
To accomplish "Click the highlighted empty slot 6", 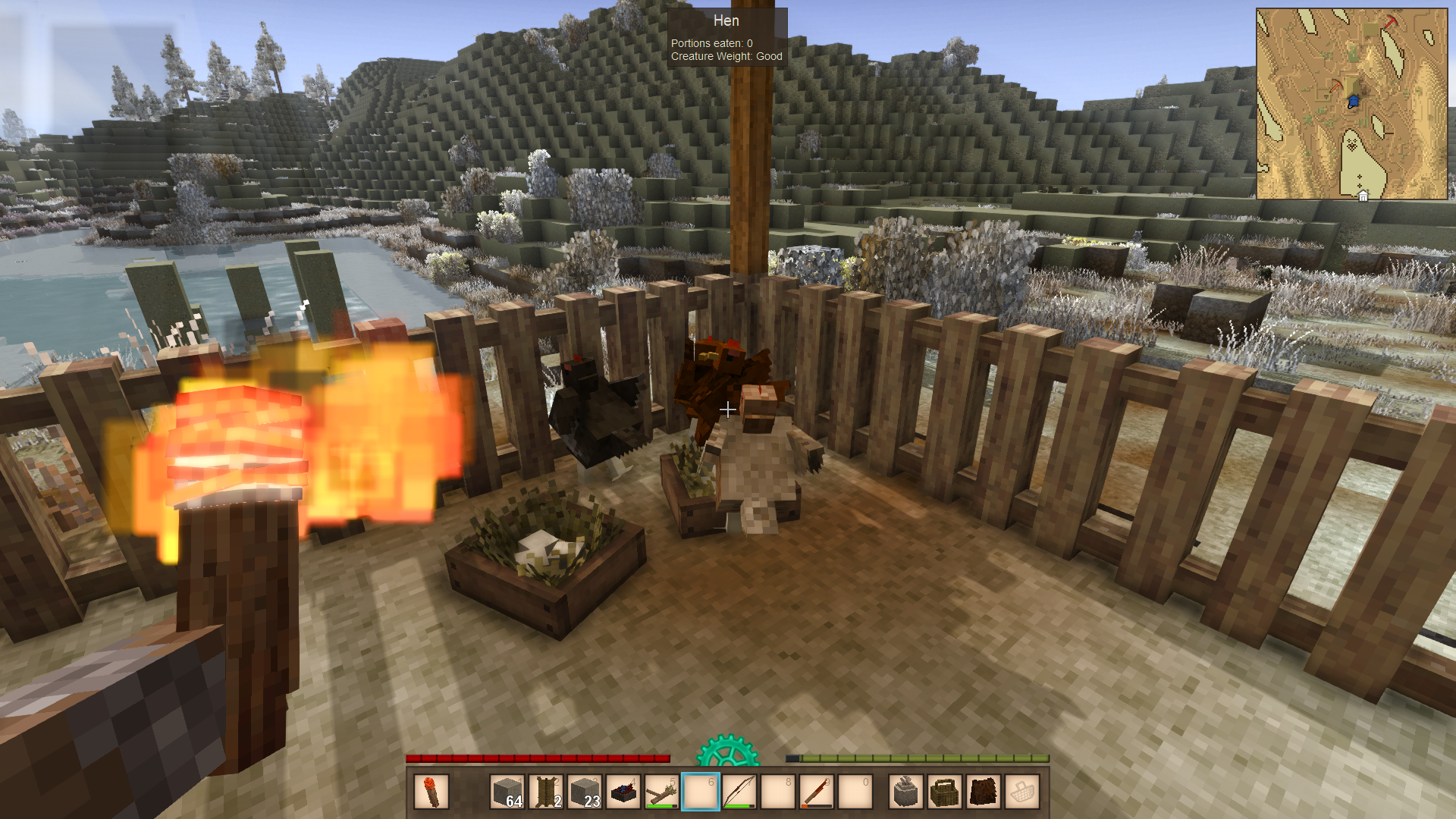I will pos(701,792).
